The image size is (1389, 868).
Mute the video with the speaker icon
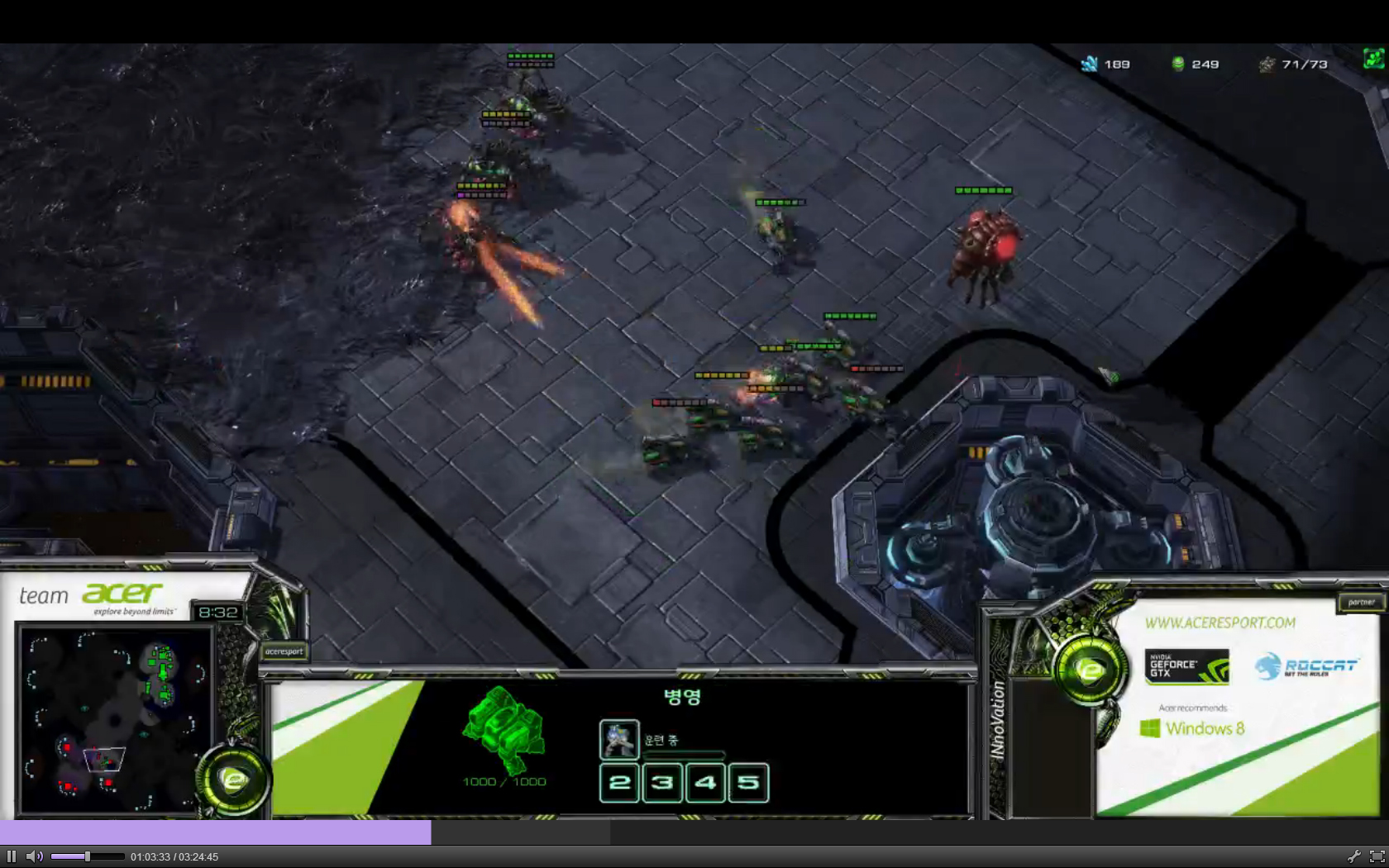tap(34, 856)
